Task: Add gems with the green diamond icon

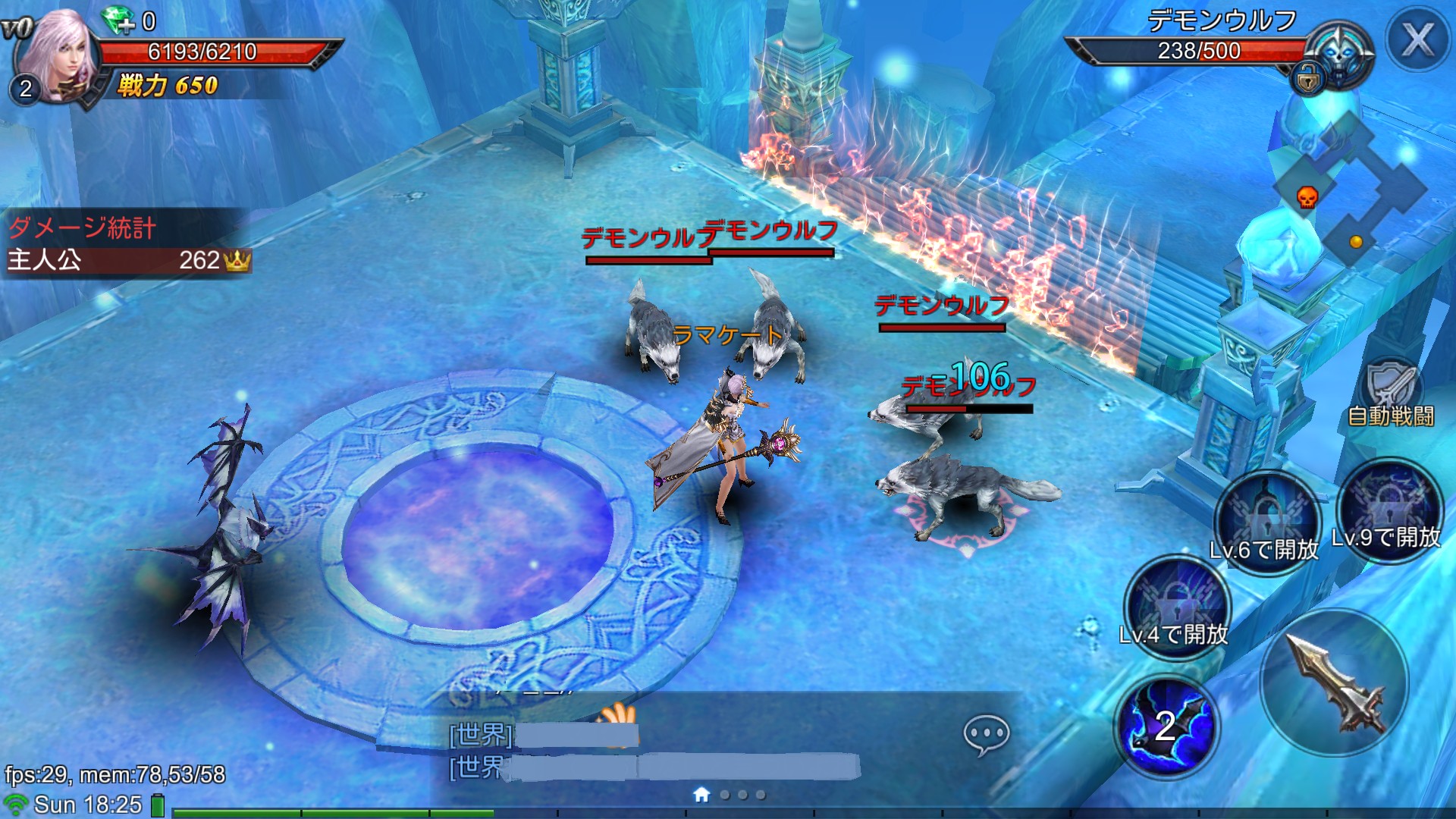Action: (x=119, y=20)
